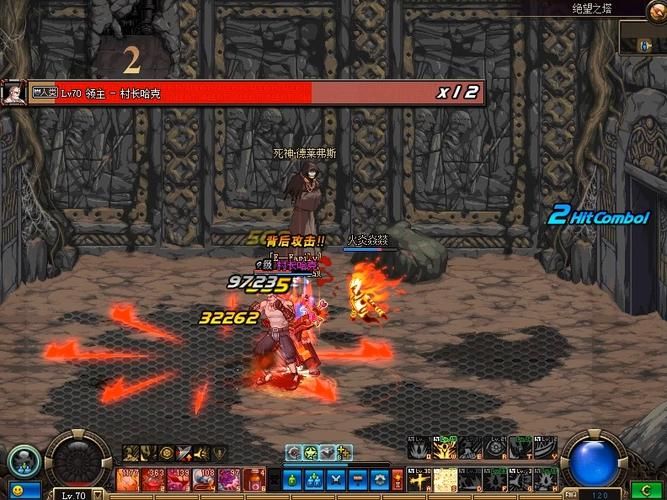
Task: Activate the skill bound to the W key
Action: (x=446, y=448)
